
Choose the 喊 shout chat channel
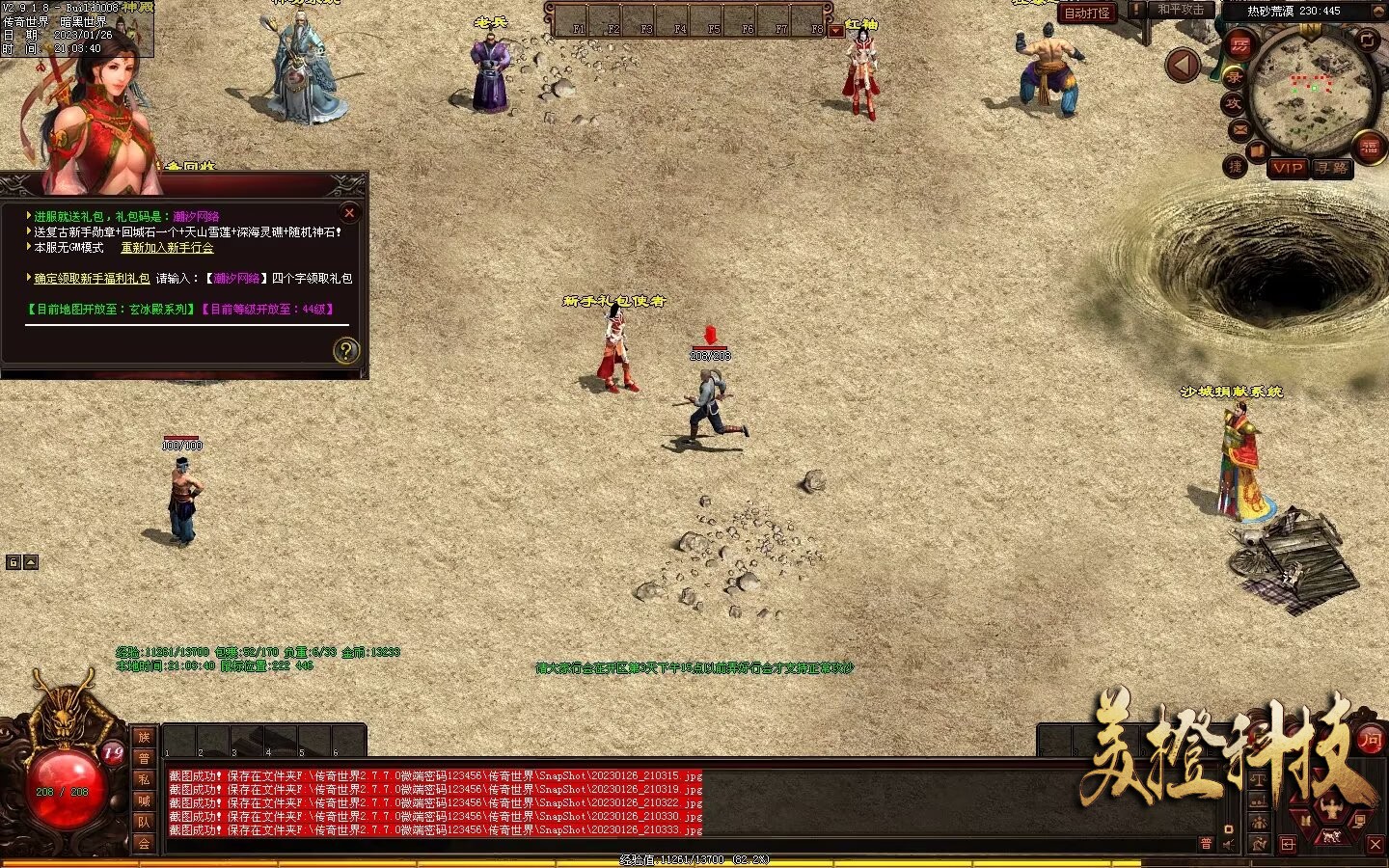tap(144, 800)
